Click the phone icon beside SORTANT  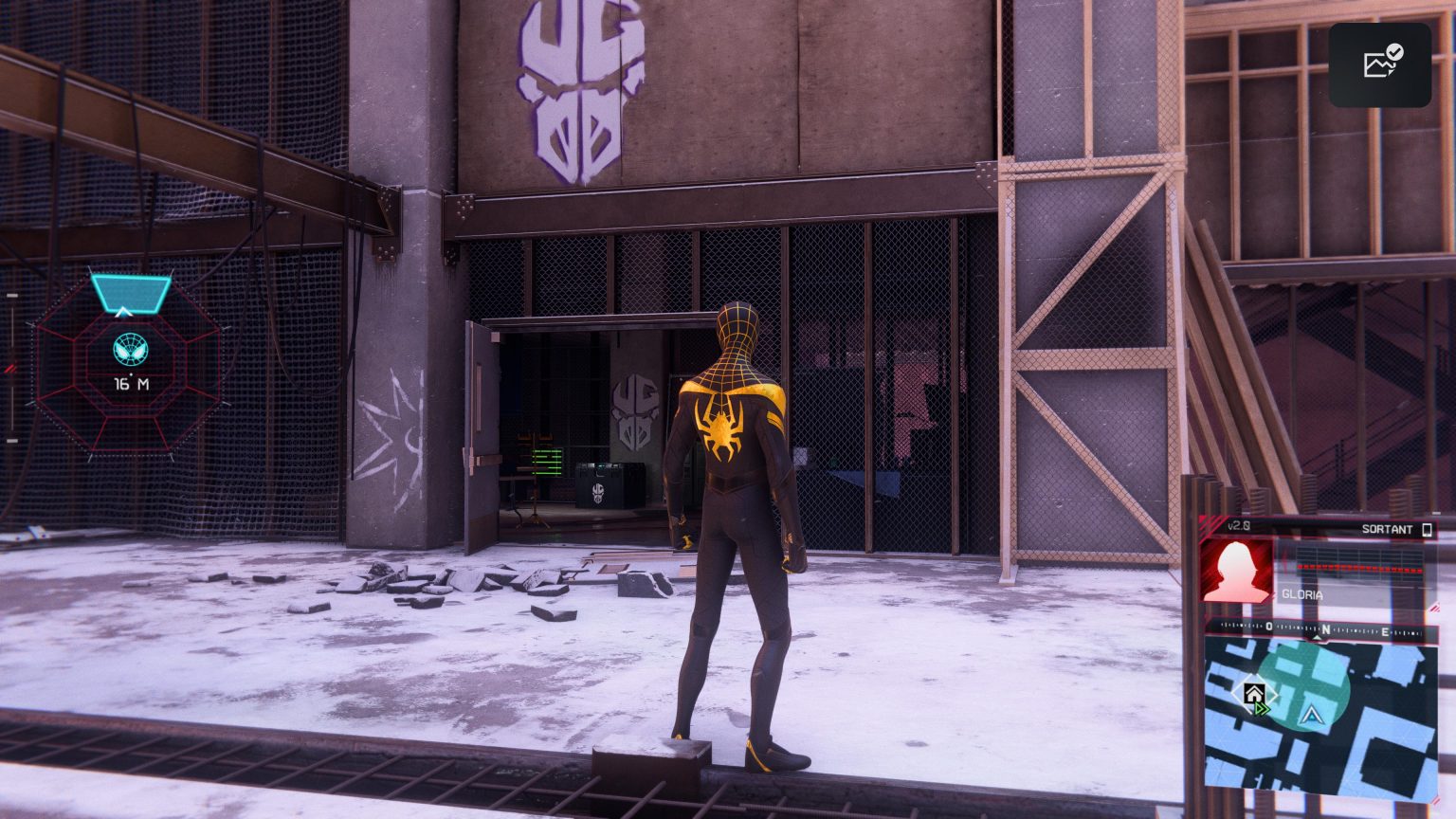pos(1429,528)
